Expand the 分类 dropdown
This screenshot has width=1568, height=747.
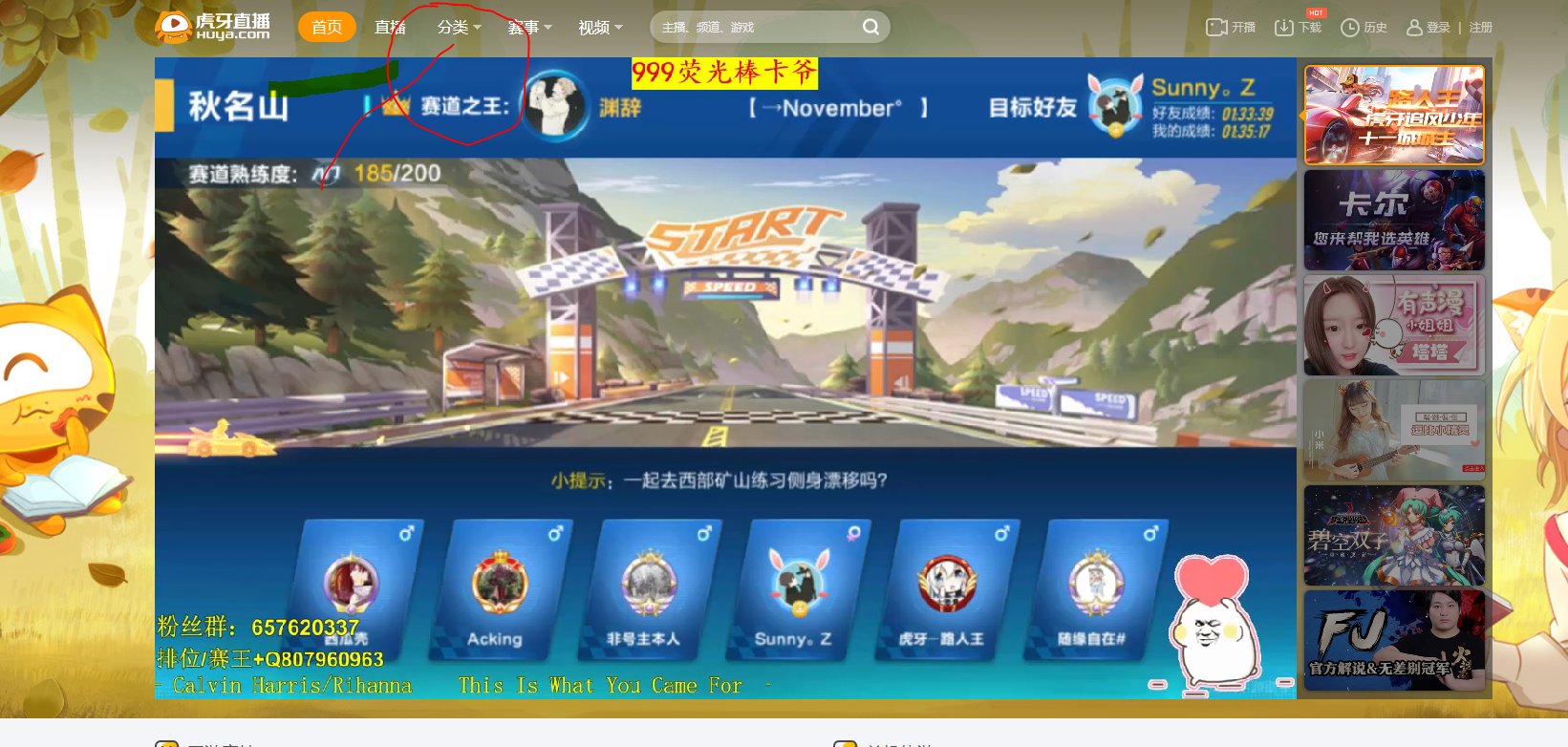coord(454,28)
